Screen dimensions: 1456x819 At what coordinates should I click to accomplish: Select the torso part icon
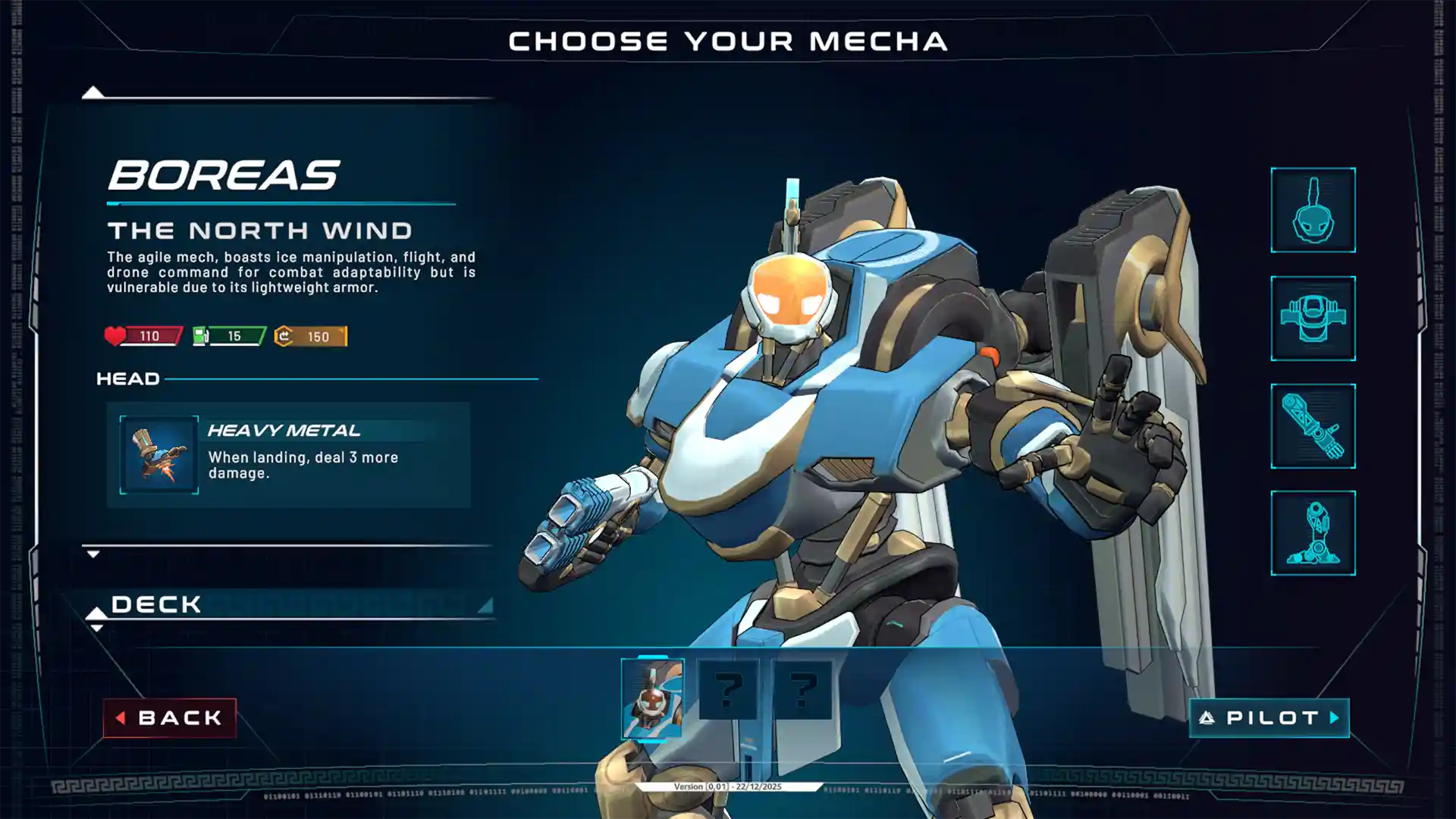(1313, 318)
